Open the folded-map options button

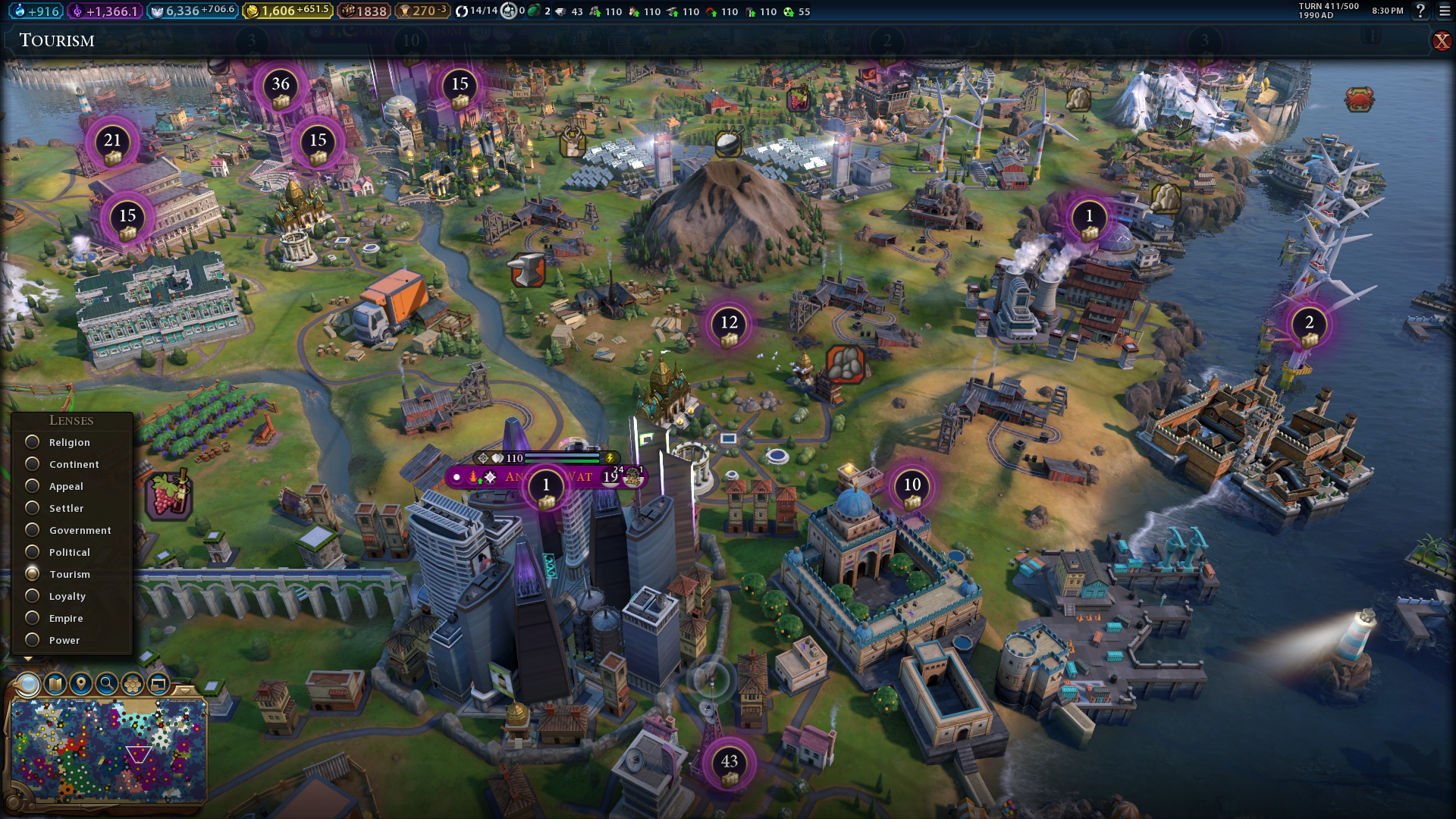point(55,684)
